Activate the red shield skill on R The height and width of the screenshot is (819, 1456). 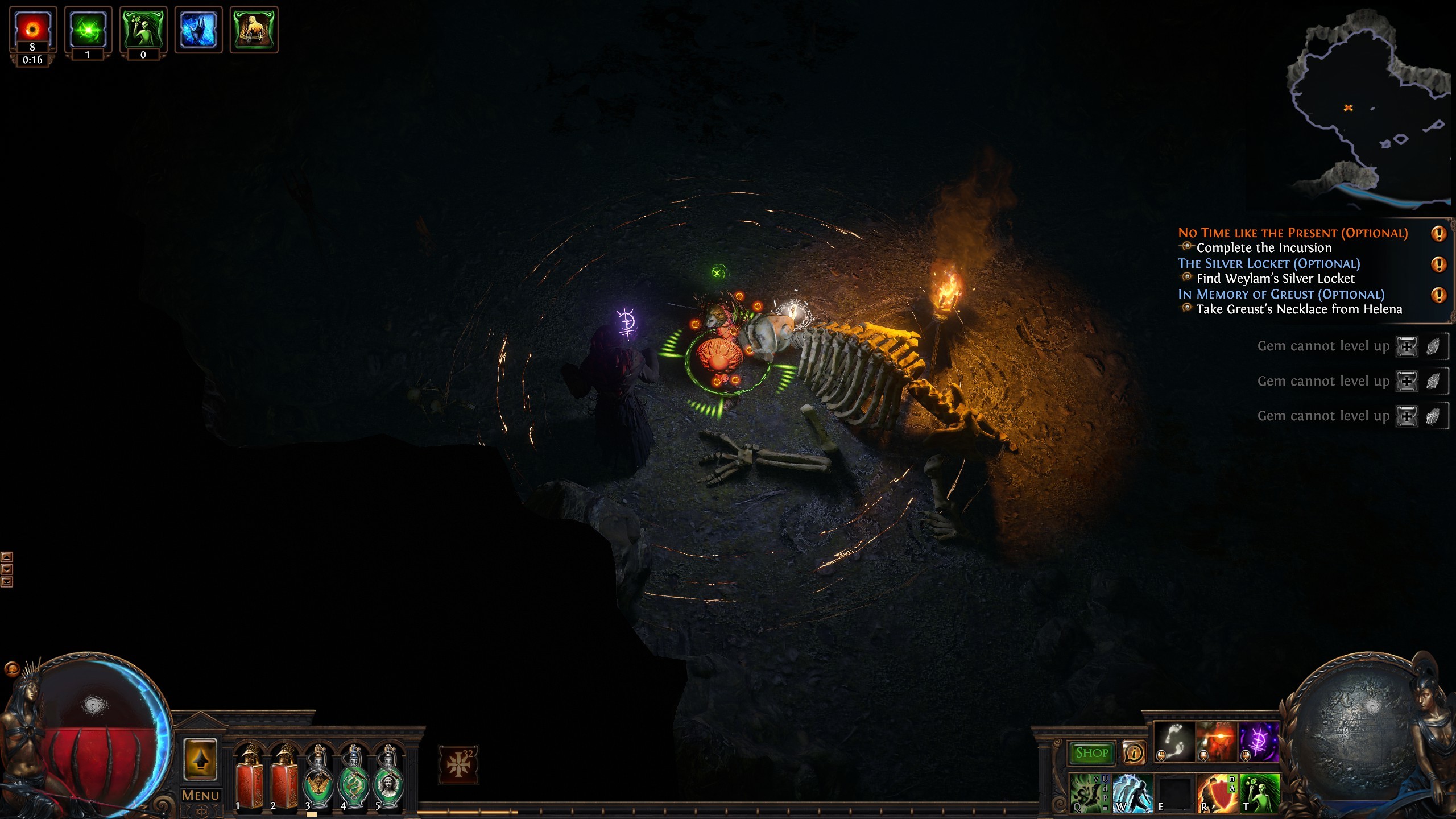coord(1217,793)
